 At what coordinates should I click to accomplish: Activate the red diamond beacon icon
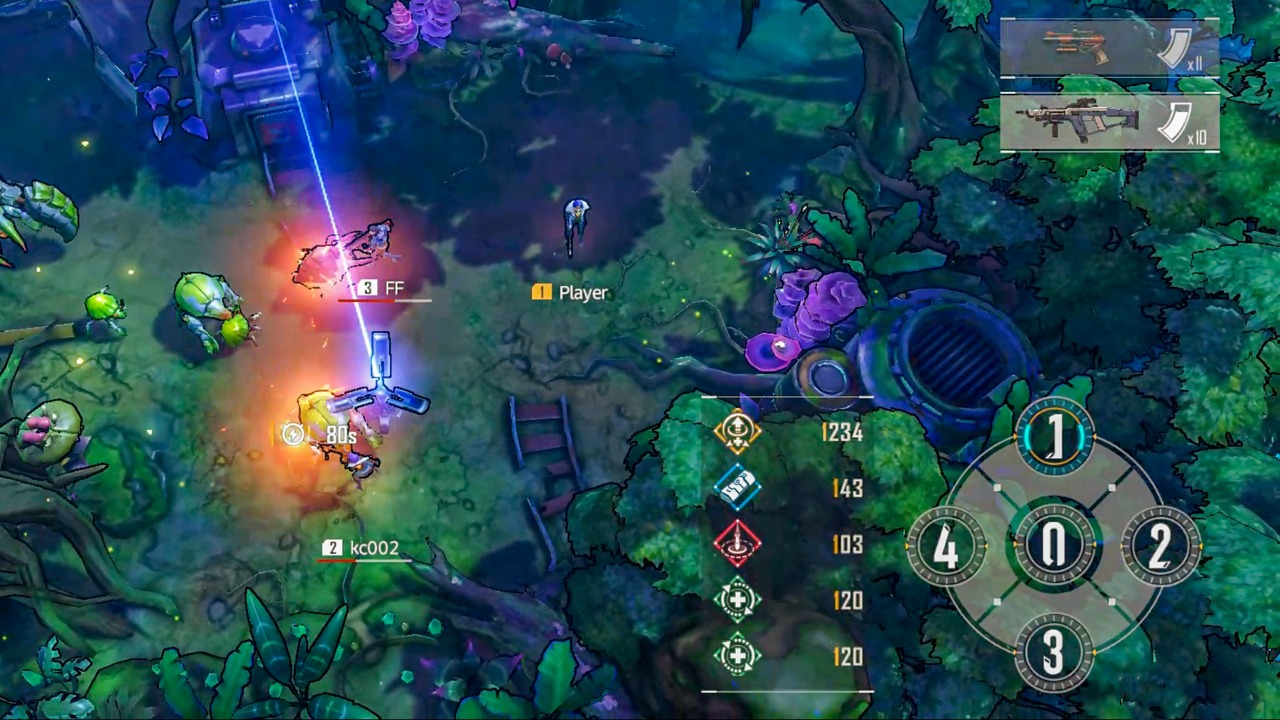click(737, 544)
